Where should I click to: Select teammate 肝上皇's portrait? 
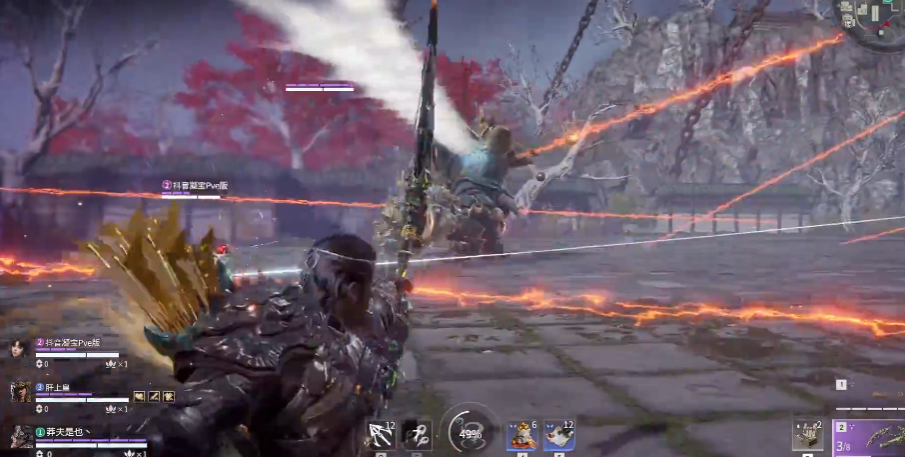click(18, 392)
